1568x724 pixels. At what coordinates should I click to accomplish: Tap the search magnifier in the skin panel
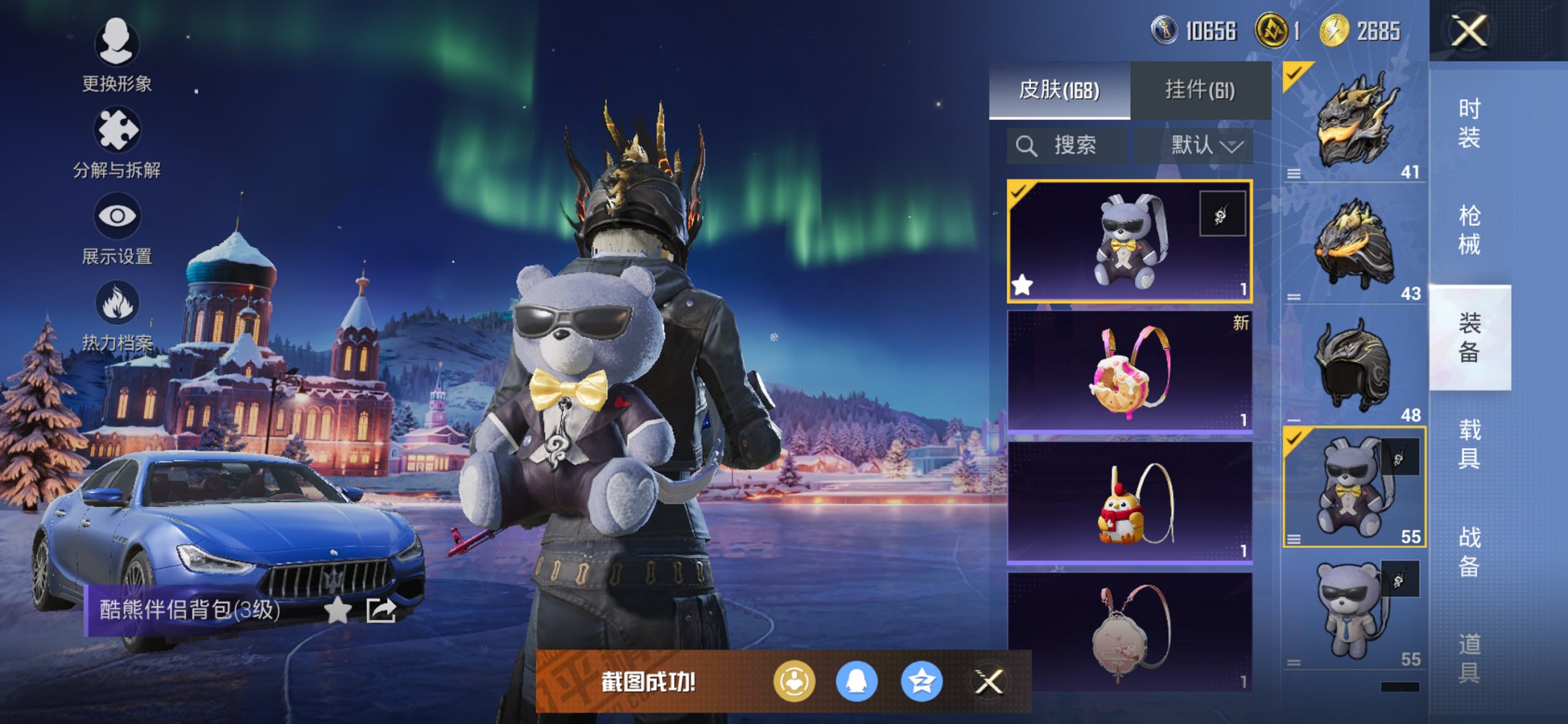pyautogui.click(x=1027, y=144)
